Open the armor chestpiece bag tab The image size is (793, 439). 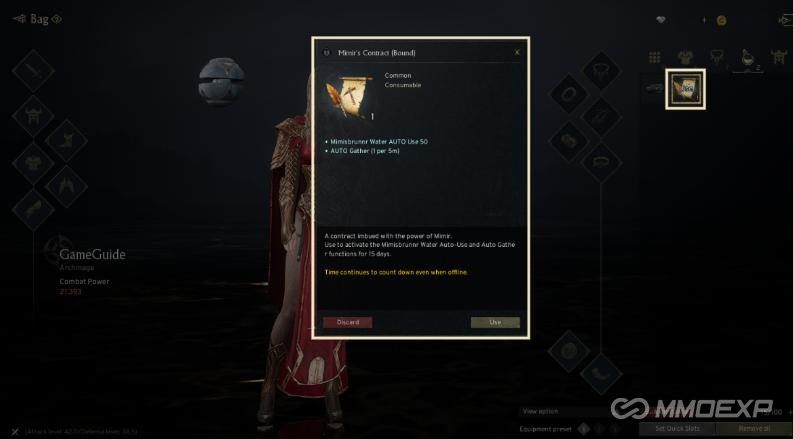point(685,57)
